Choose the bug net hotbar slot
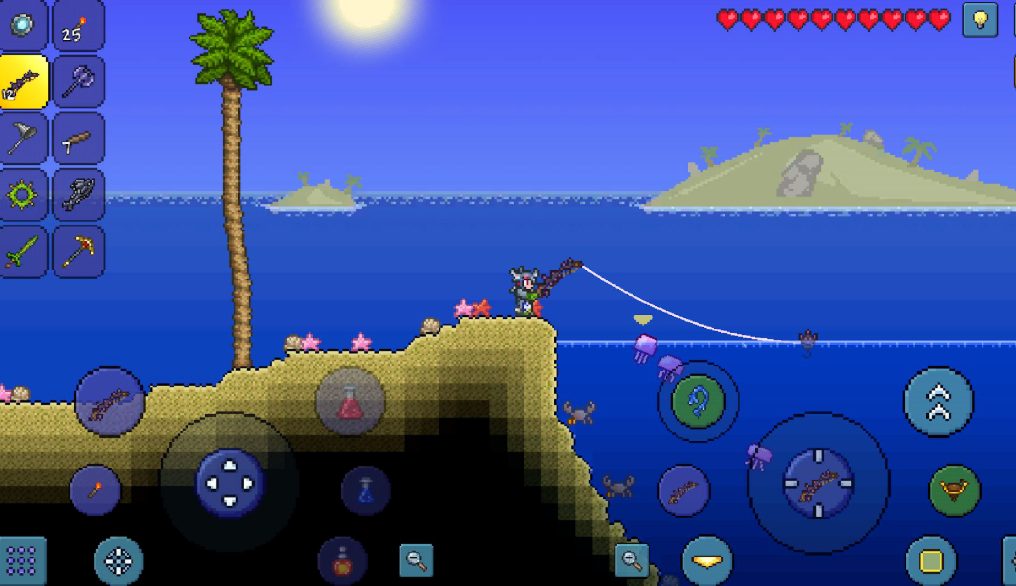Screen dimensions: 1016x586 coord(22,138)
